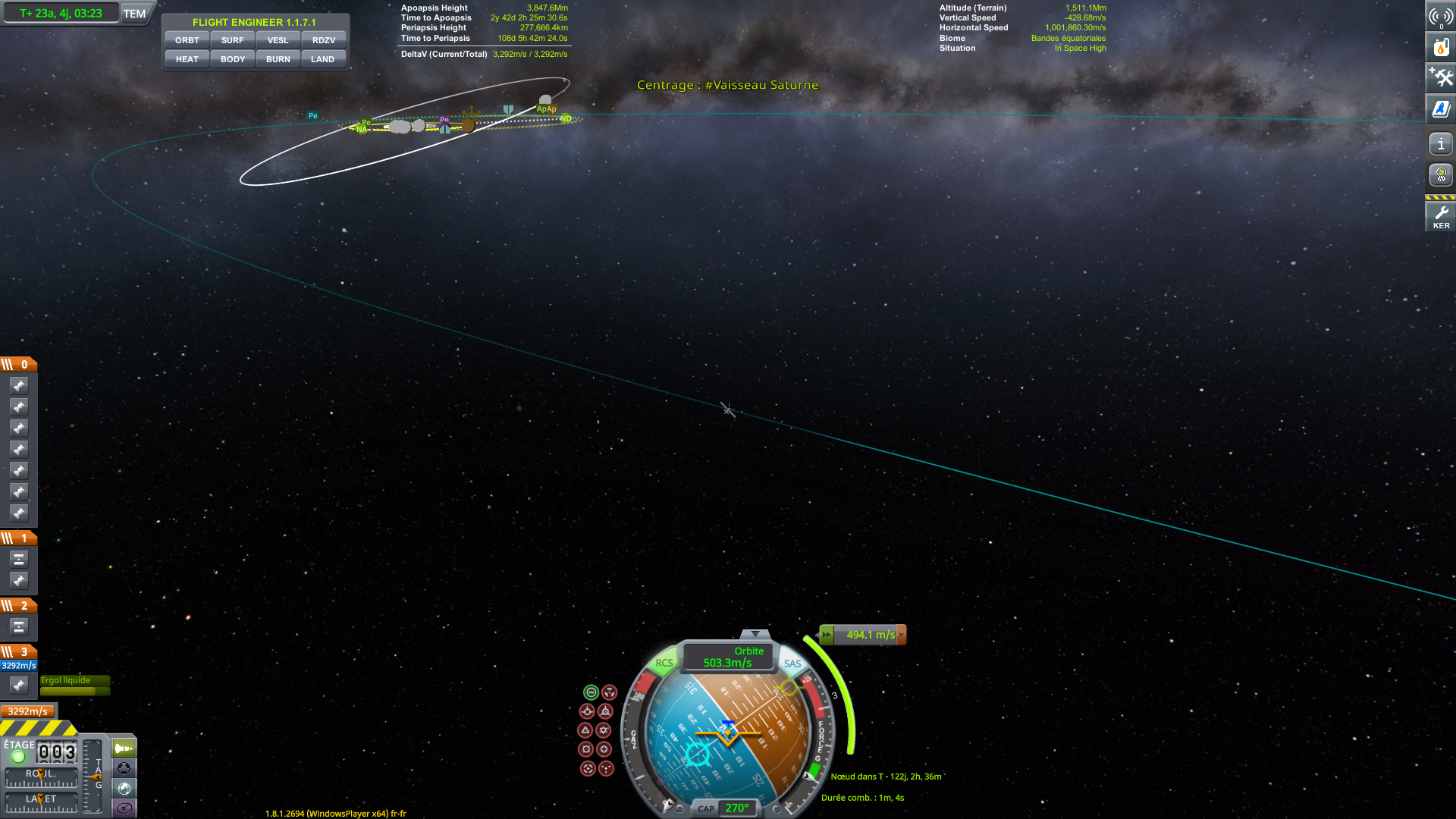Toggle the SURF readout section
Image resolution: width=1456 pixels, height=819 pixels.
point(232,40)
